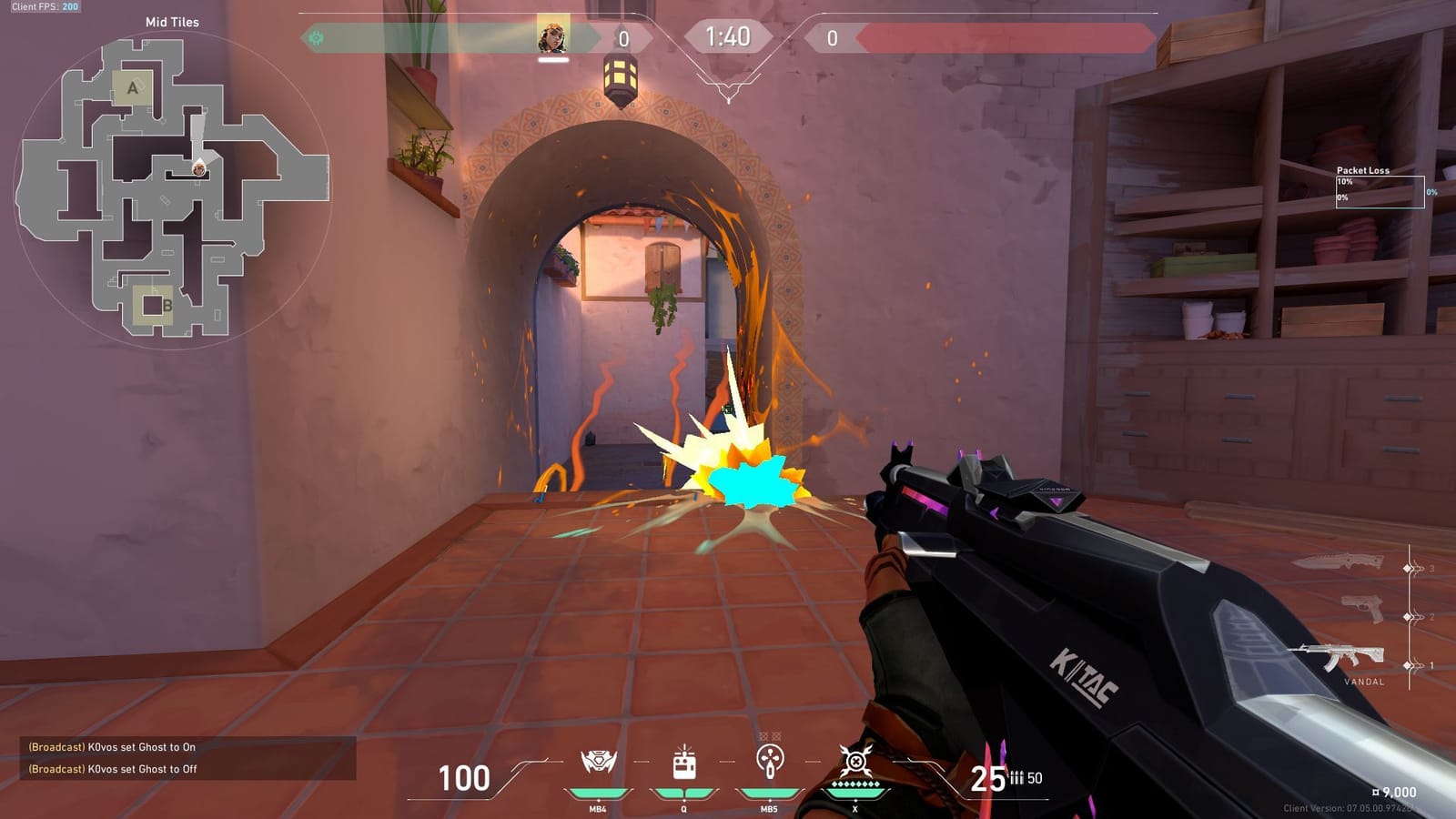This screenshot has width=1456, height=819.
Task: Expand the right team score showing 0
Action: tap(834, 37)
